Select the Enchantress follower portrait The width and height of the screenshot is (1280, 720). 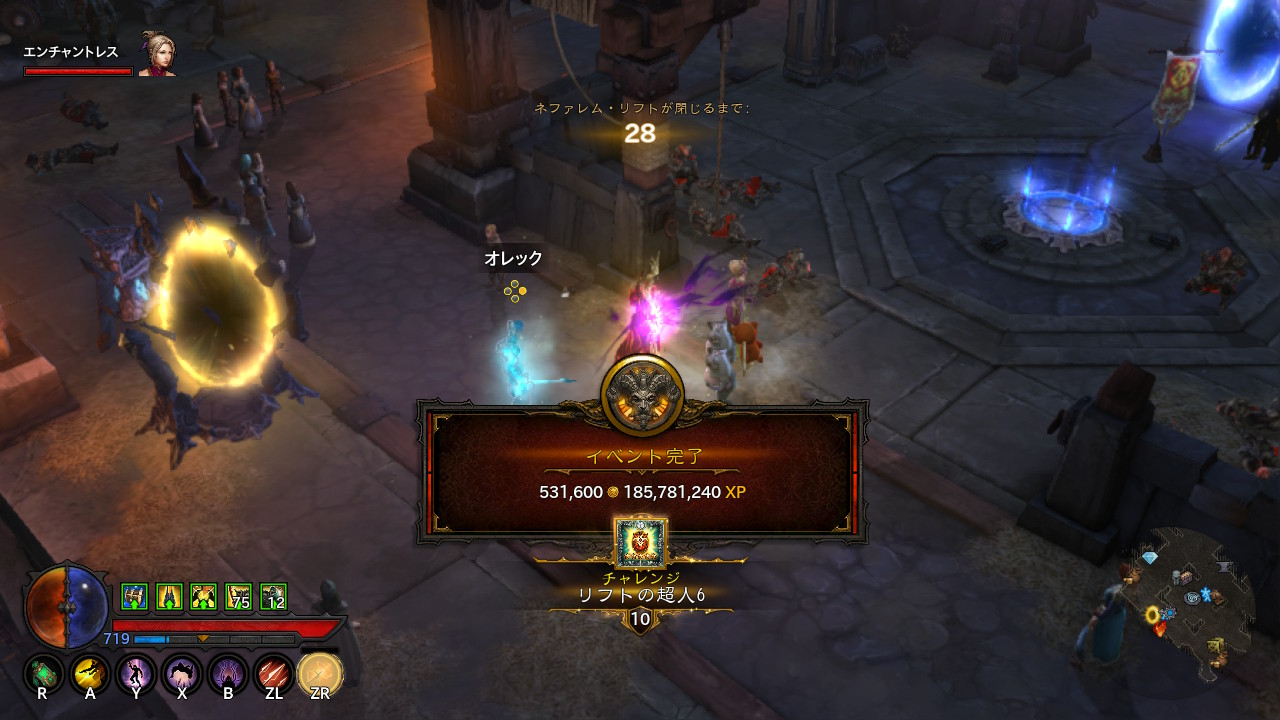[157, 55]
